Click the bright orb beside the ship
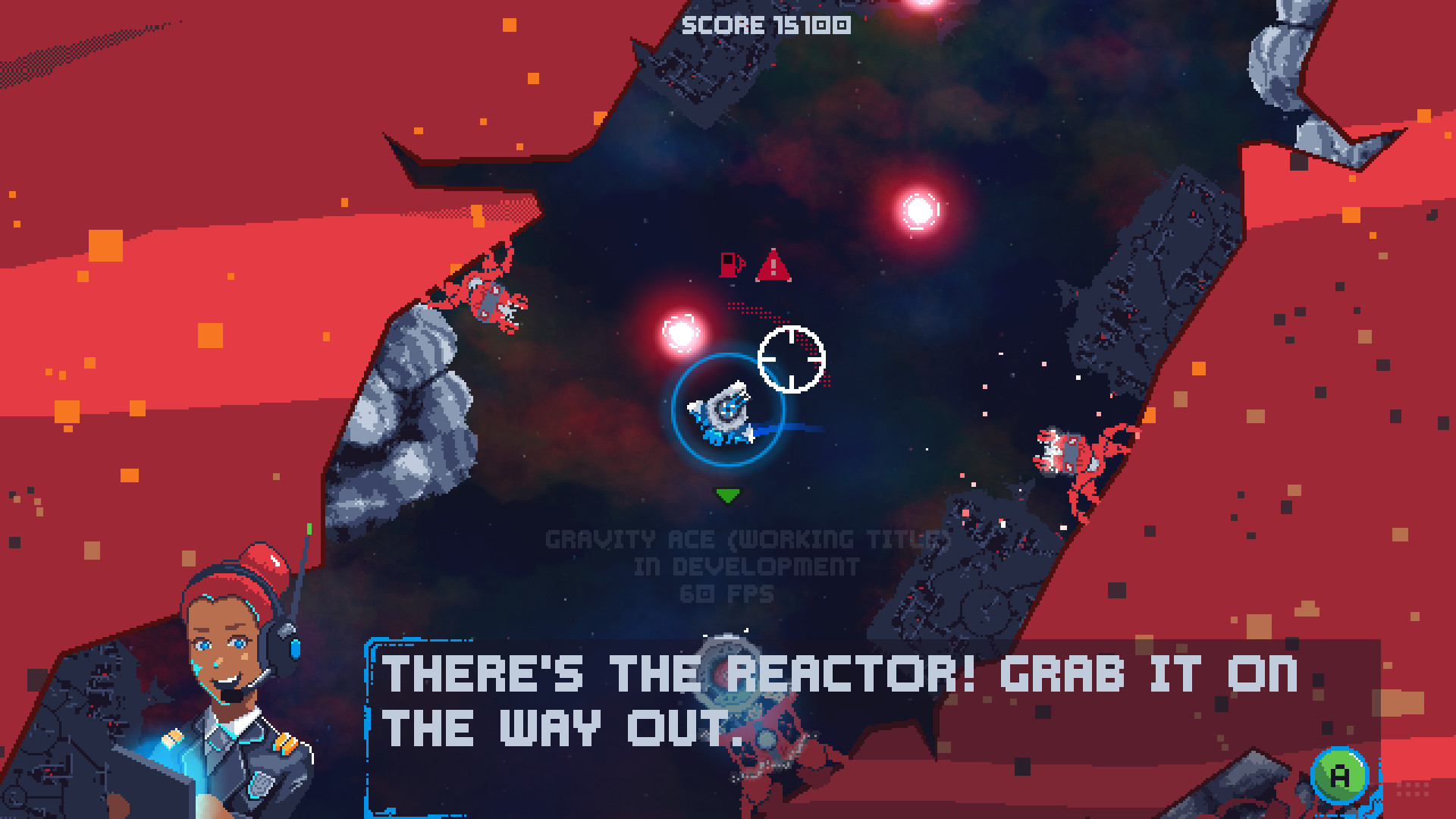 click(x=681, y=331)
